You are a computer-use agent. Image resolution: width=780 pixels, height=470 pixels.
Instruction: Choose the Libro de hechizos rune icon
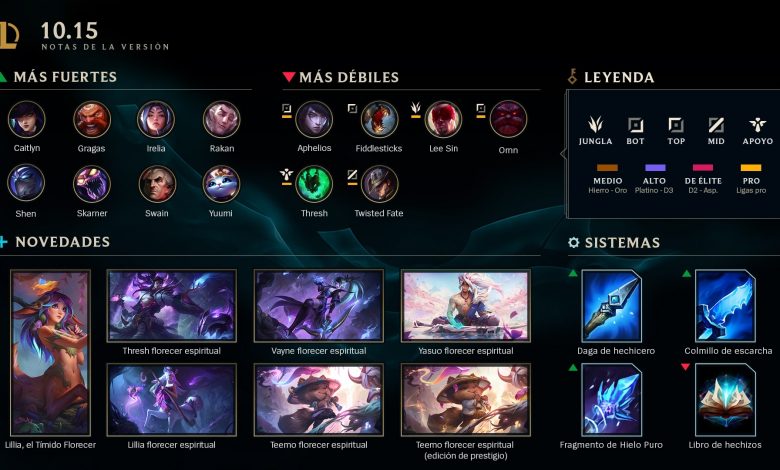coord(725,400)
